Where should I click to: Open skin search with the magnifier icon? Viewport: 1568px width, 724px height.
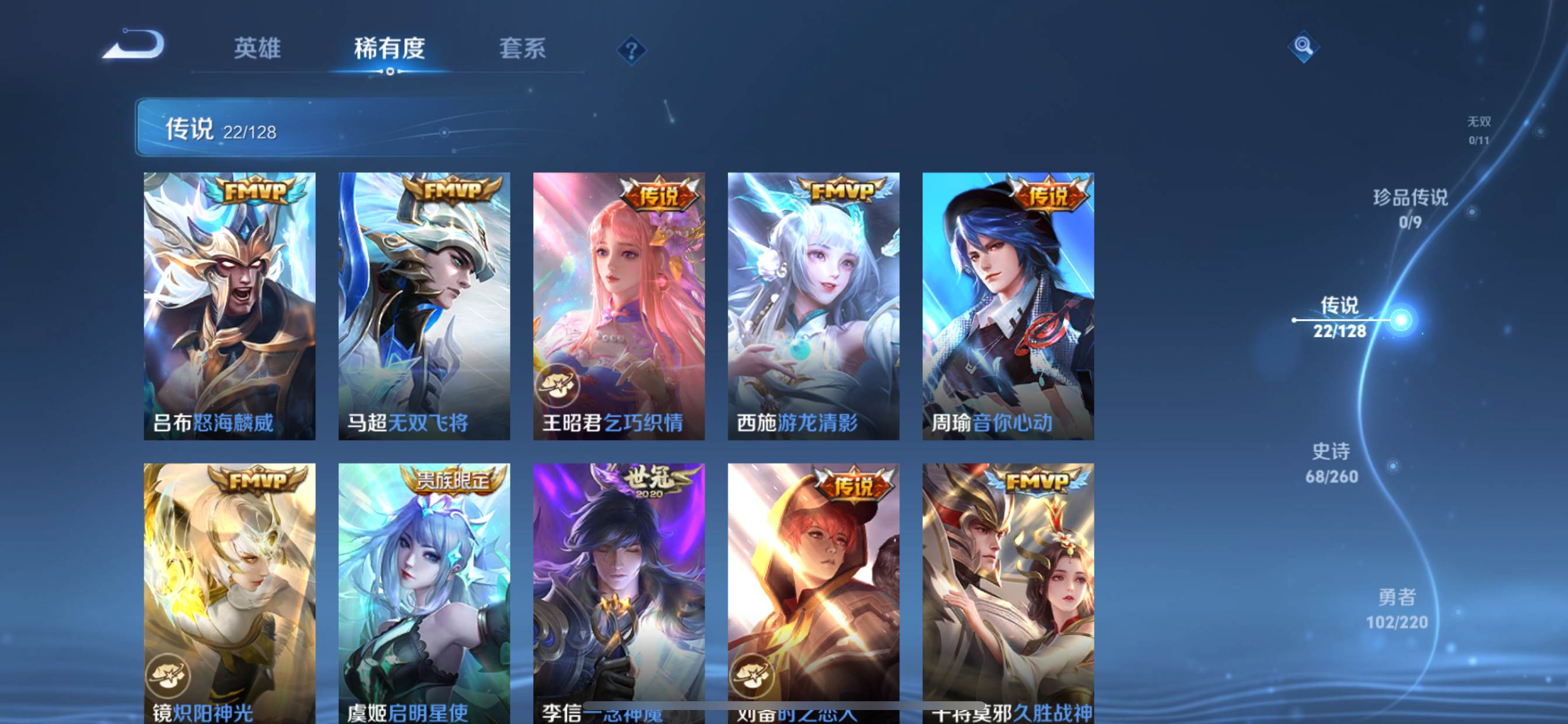click(x=1303, y=45)
